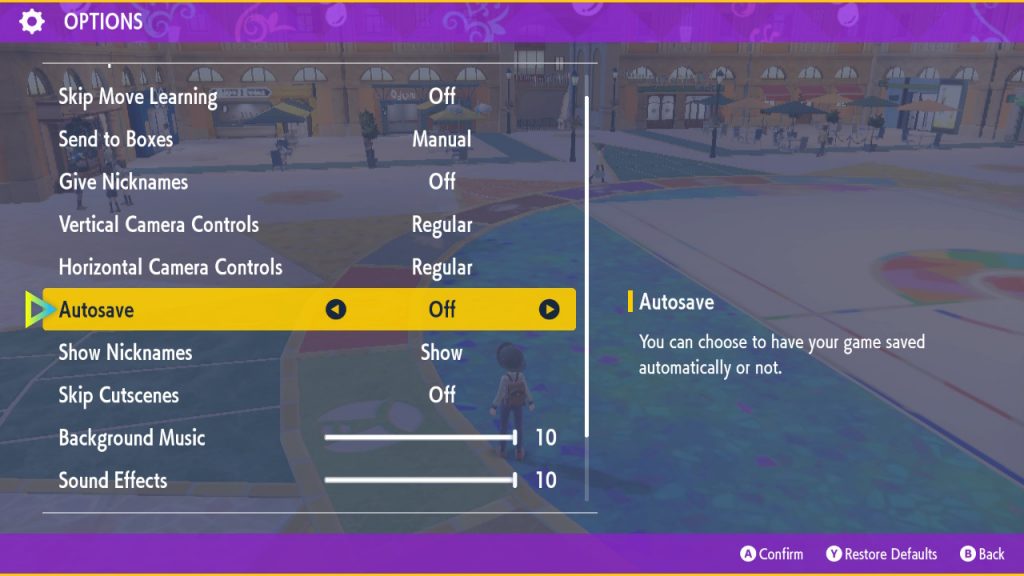The width and height of the screenshot is (1024, 576).
Task: Select the Skip Move Learning option
Action: coord(138,97)
